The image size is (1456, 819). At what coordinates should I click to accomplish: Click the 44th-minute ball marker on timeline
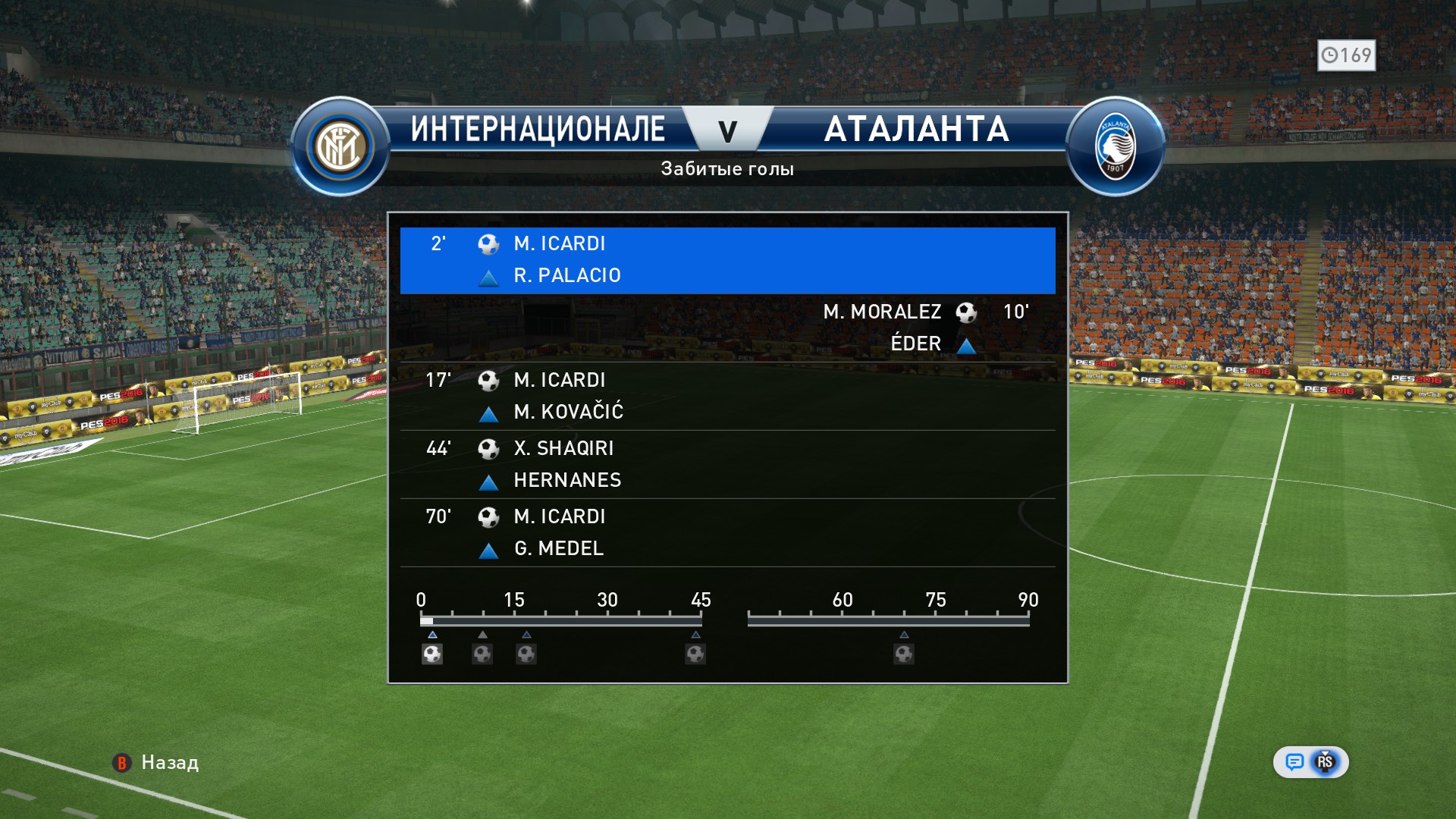[x=695, y=654]
